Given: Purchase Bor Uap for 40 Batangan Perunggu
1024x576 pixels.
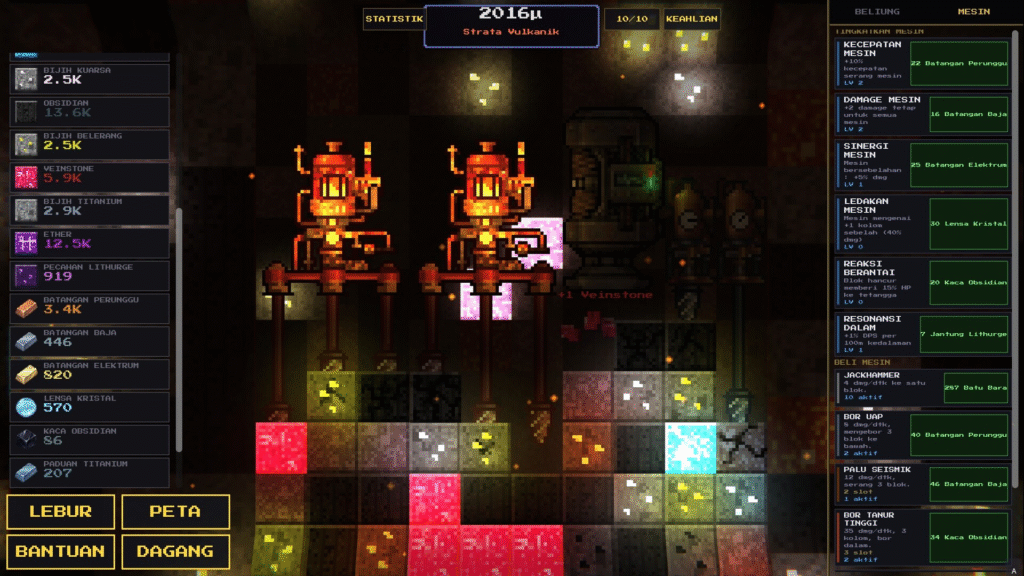Looking at the screenshot, I should pyautogui.click(x=959, y=435).
